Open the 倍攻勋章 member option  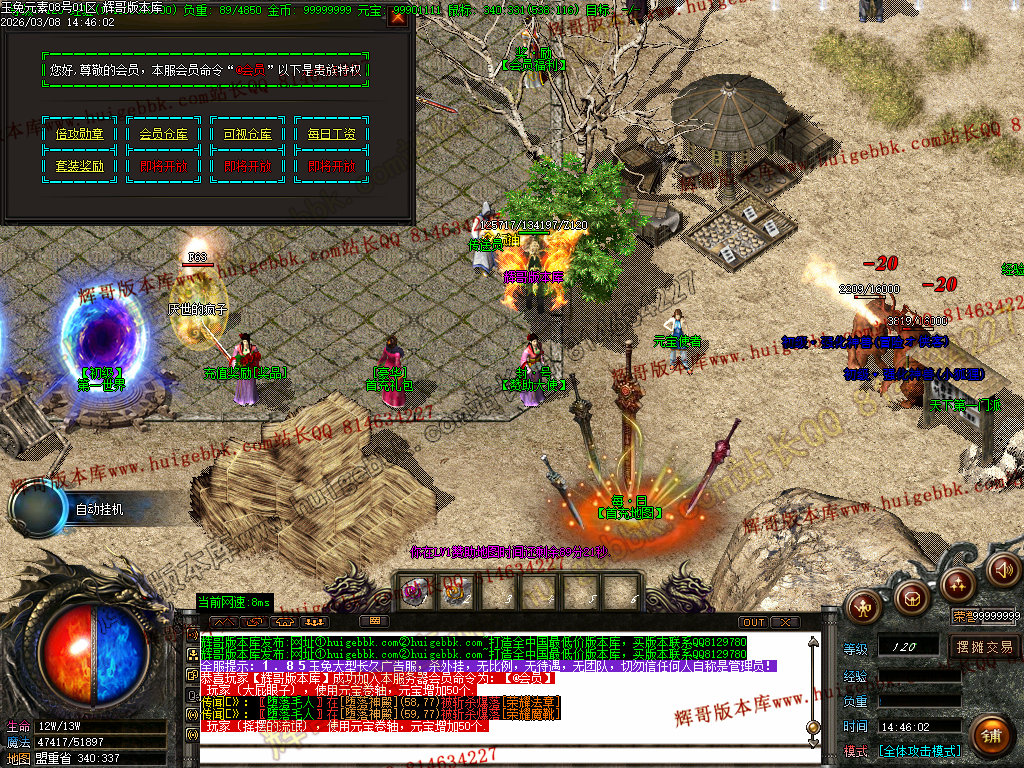click(80, 134)
